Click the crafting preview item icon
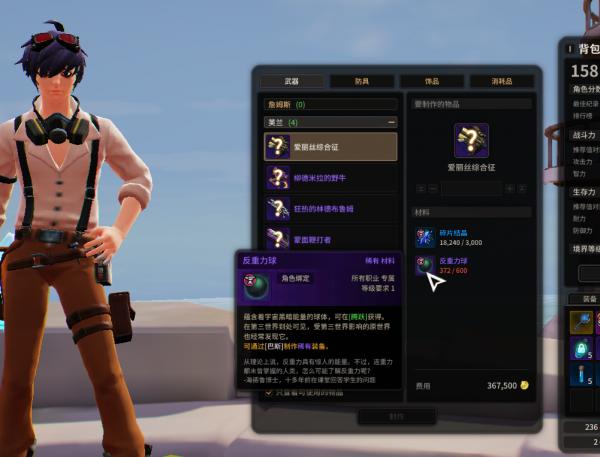This screenshot has height=457, width=600. coord(471,140)
